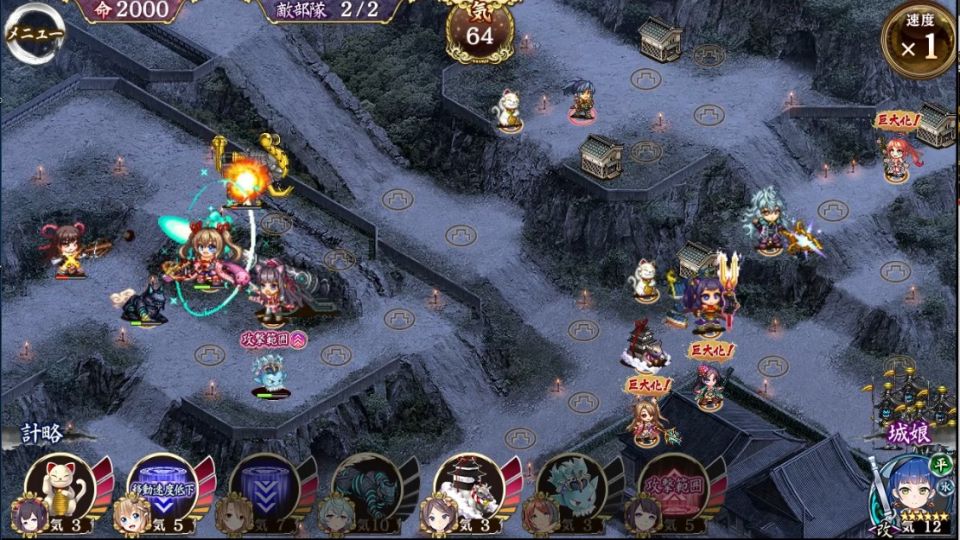The width and height of the screenshot is (960, 540).
Task: Open the 城娘 castle girl list
Action: (x=908, y=433)
